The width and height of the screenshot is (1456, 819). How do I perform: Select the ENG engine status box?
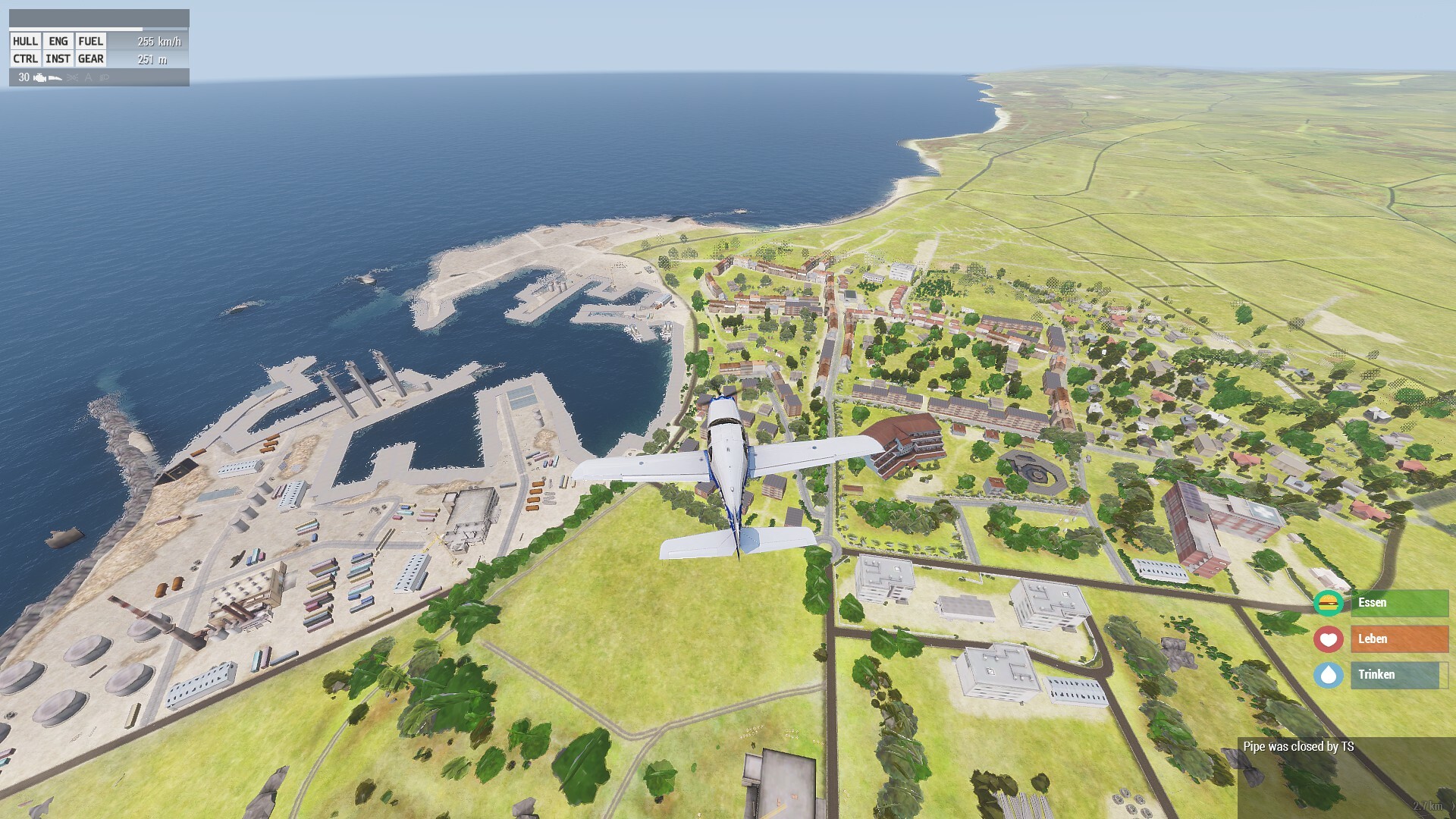coord(58,42)
